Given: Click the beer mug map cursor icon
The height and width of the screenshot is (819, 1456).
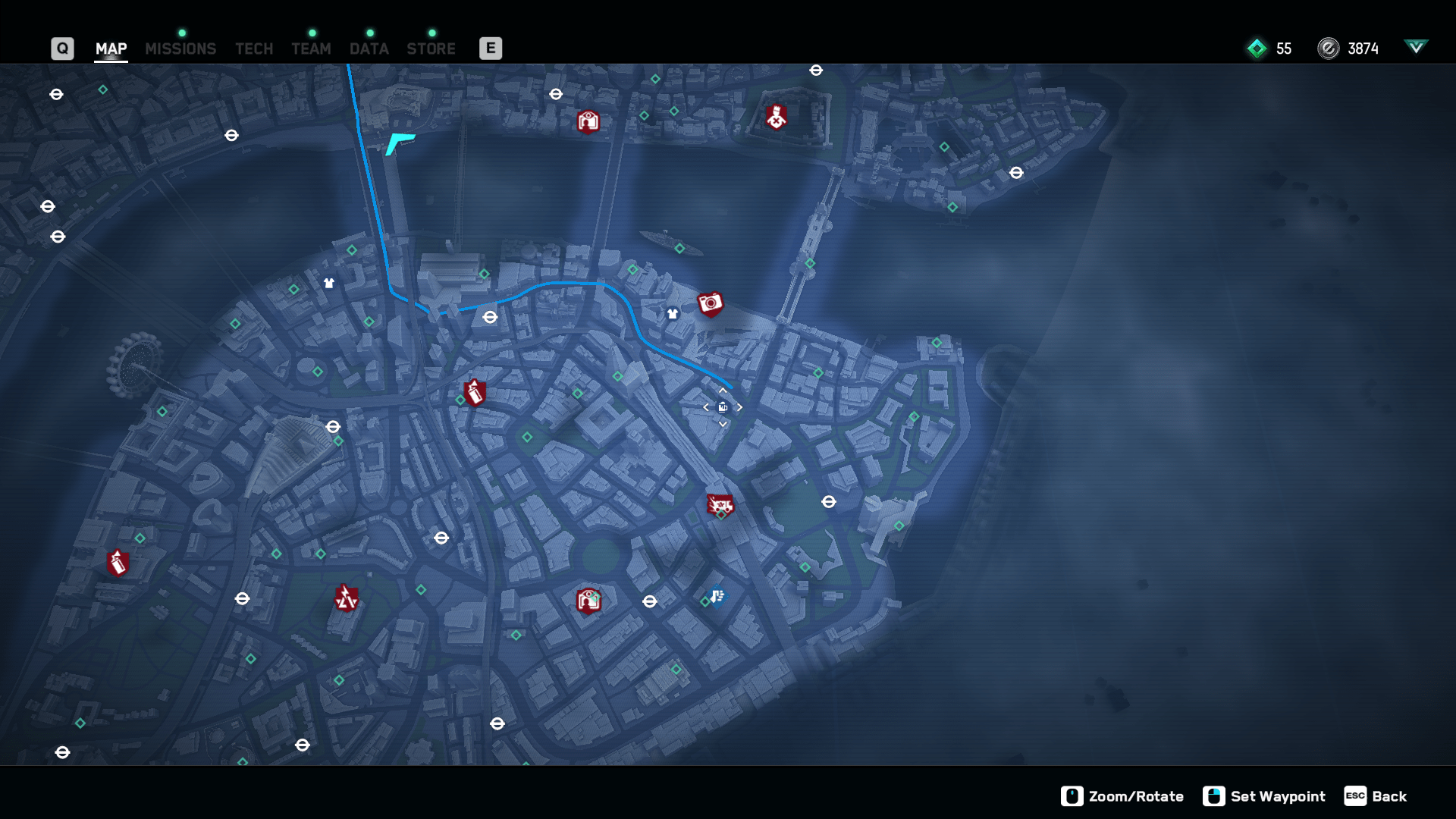Looking at the screenshot, I should [x=721, y=406].
